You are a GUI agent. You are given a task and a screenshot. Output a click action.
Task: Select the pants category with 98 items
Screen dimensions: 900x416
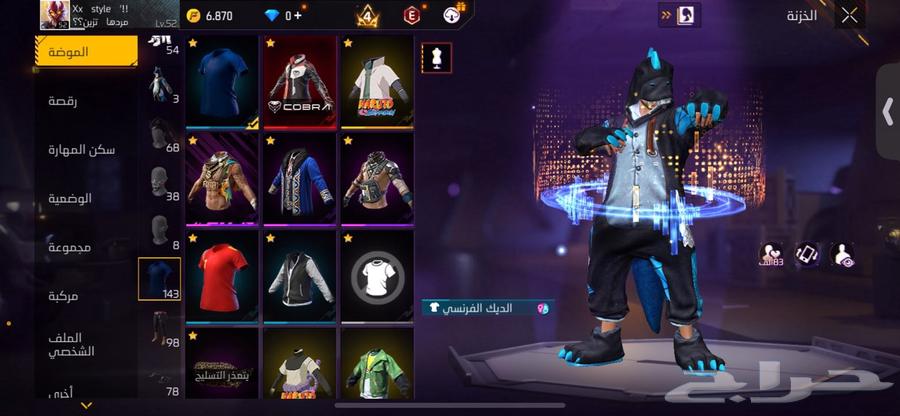click(160, 330)
